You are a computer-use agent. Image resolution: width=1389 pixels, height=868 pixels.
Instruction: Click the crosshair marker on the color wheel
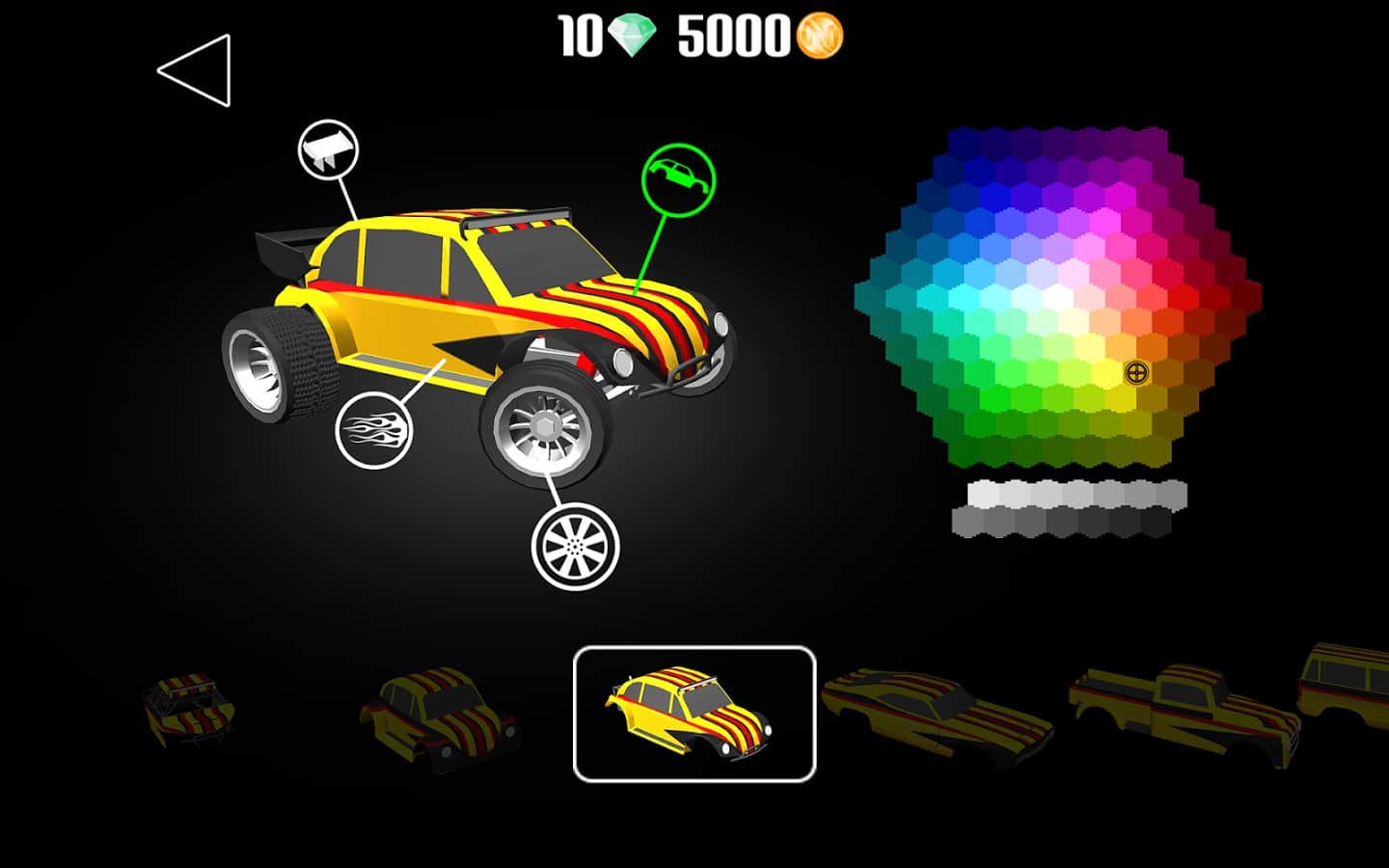[1136, 370]
